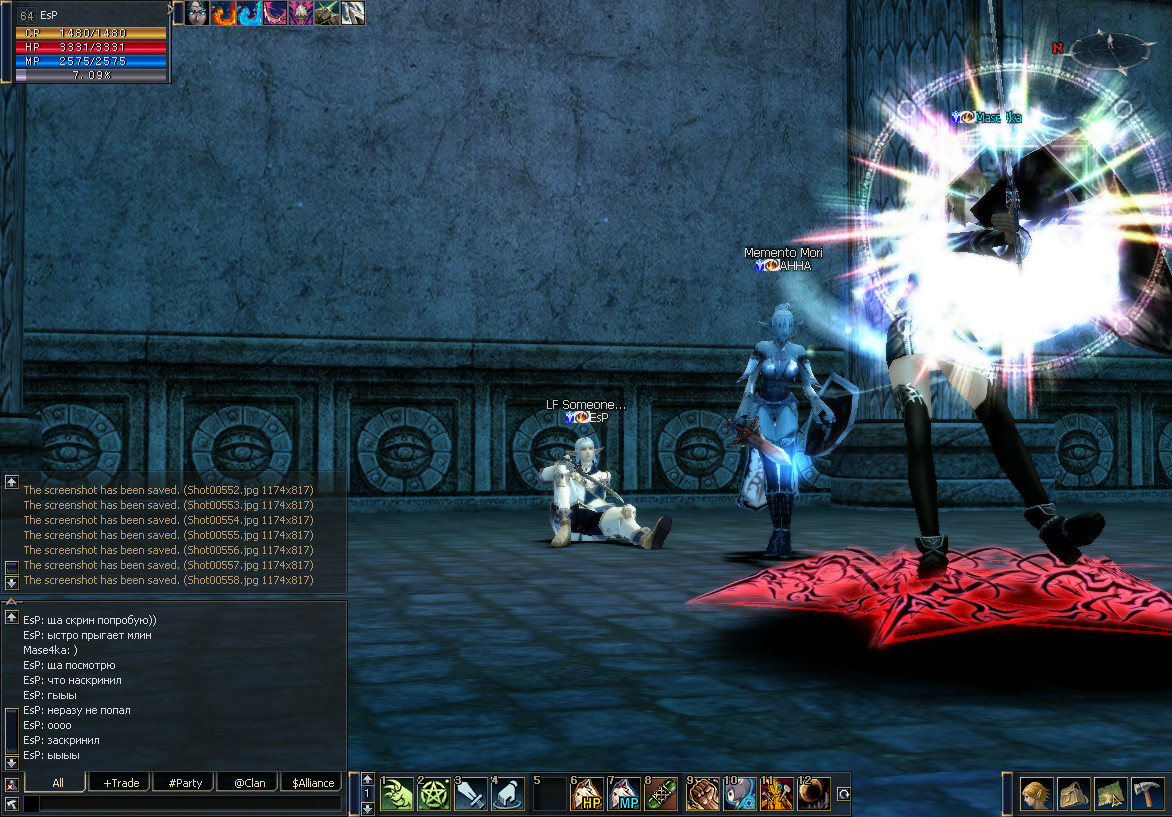Use the MP pet potion in slot 7
This screenshot has width=1172, height=817.
(x=624, y=794)
